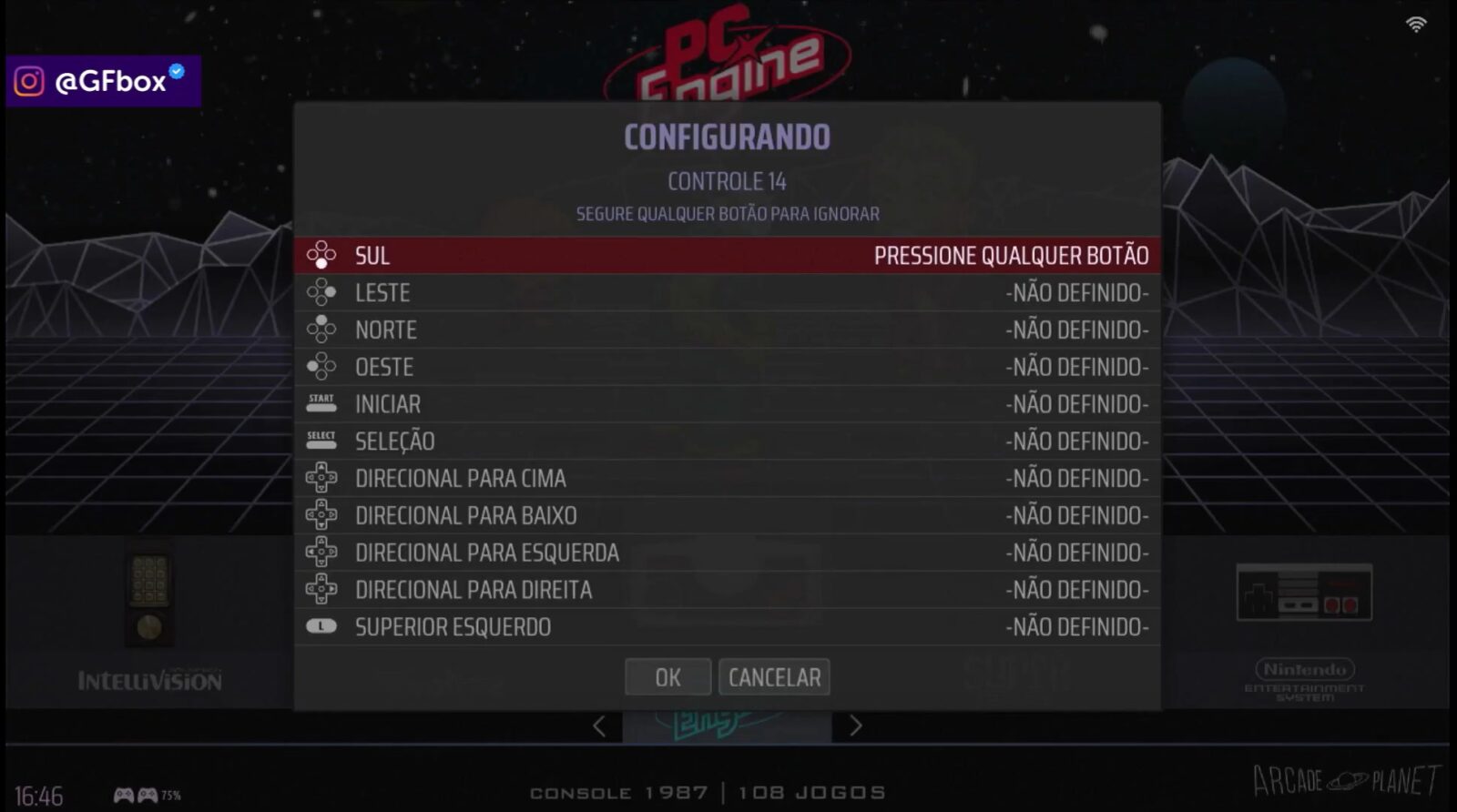
Task: Click the 75% controller battery indicator
Action: (142, 793)
